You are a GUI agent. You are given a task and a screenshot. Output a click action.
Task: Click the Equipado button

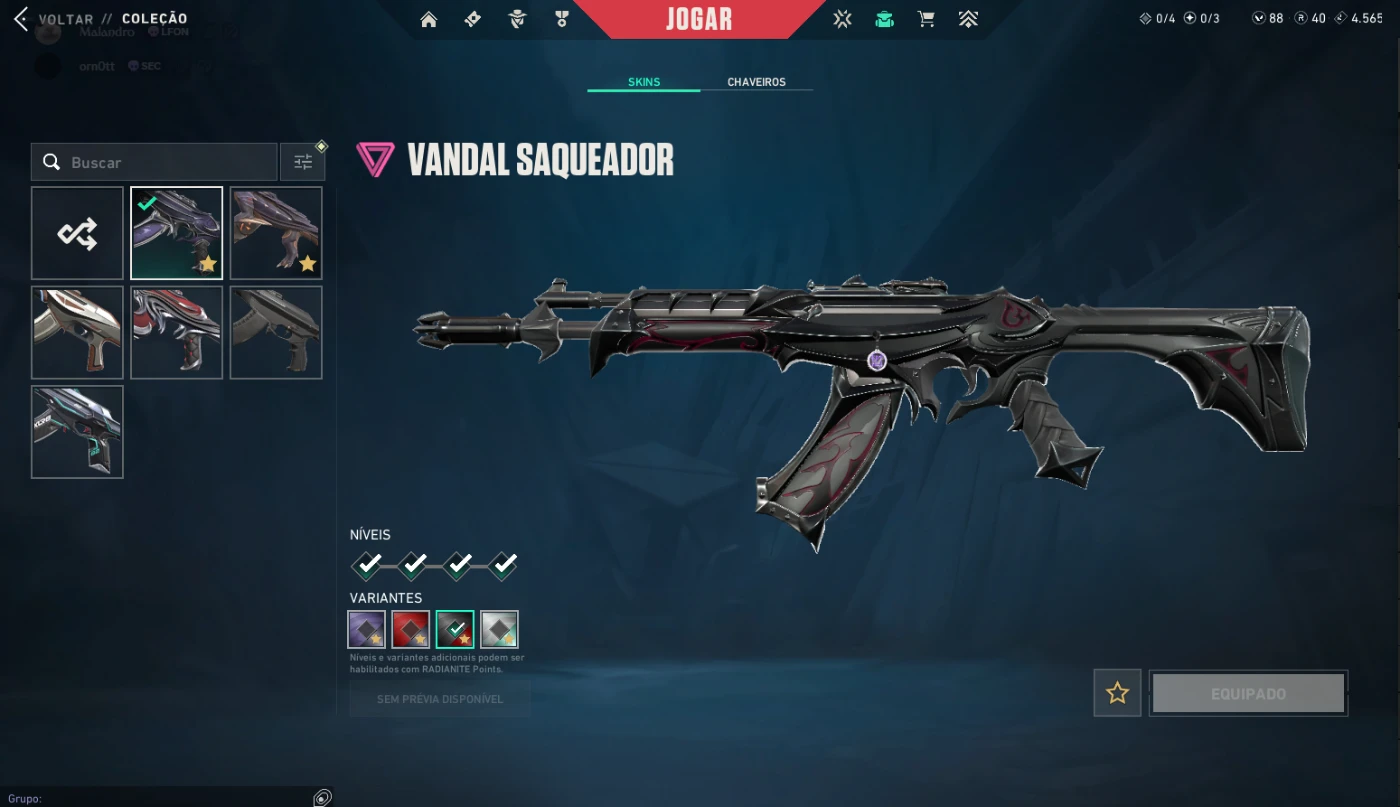click(1248, 693)
